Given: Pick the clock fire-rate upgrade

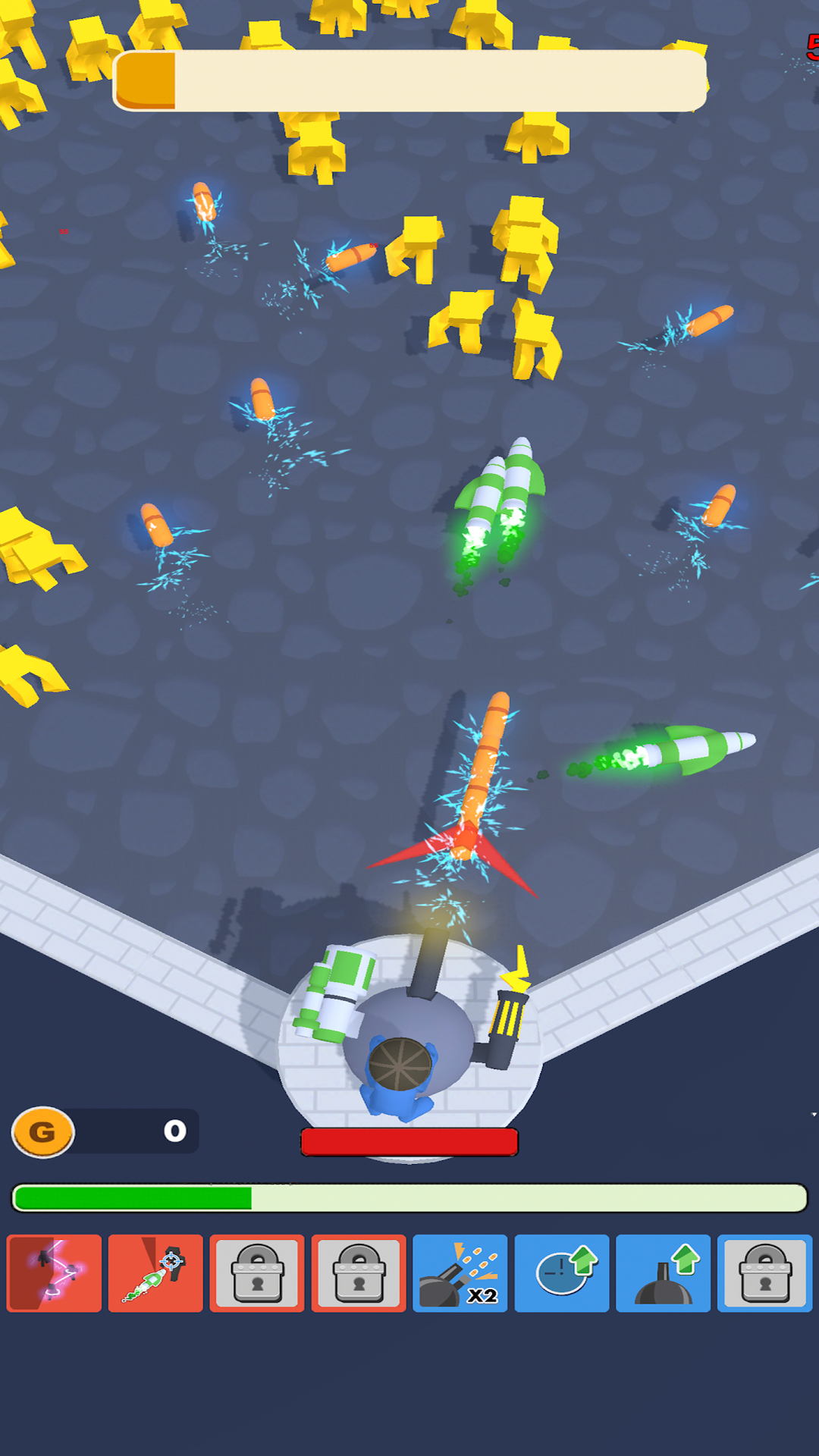Looking at the screenshot, I should click(561, 1273).
